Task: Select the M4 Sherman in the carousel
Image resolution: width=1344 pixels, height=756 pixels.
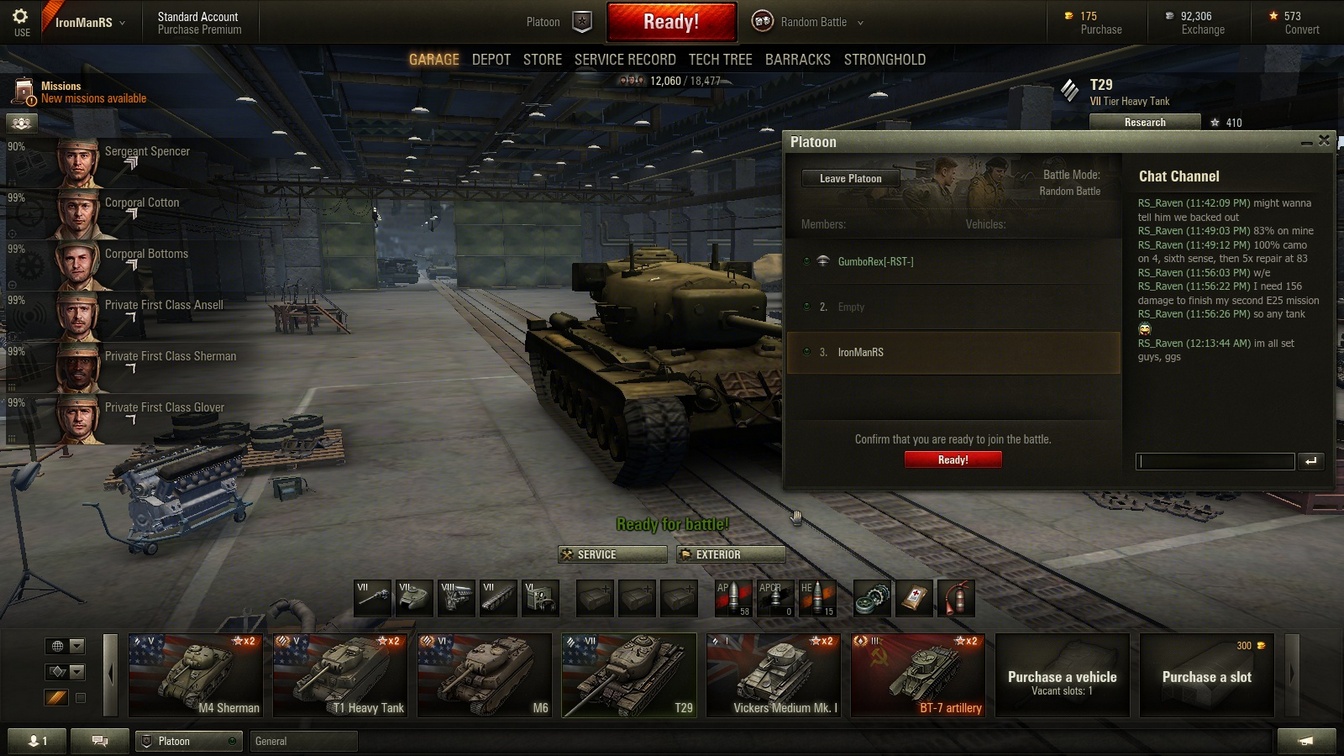Action: [196, 676]
